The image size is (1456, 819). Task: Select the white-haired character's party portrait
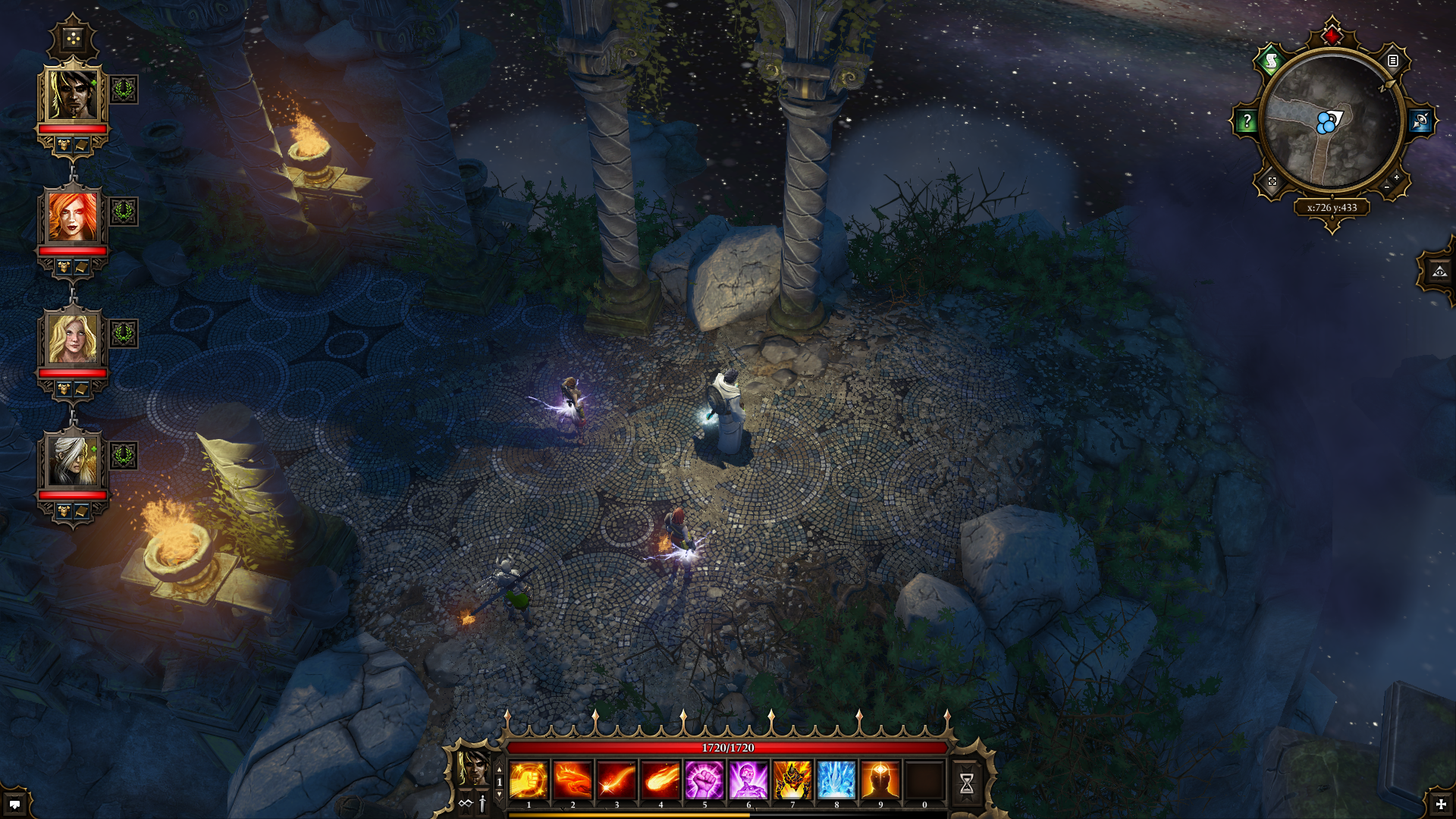click(73, 460)
